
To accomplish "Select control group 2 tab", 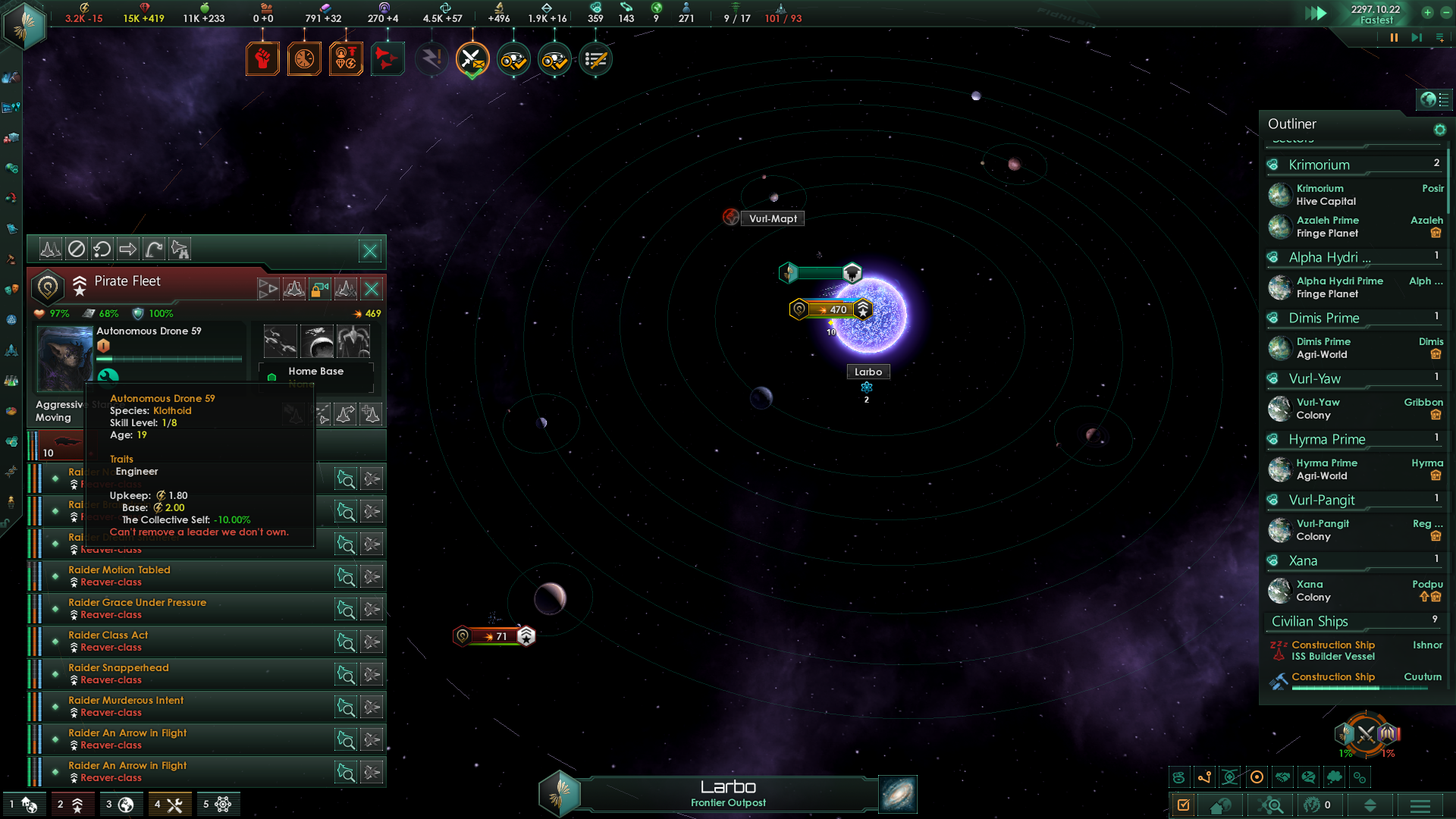I will coord(71,804).
